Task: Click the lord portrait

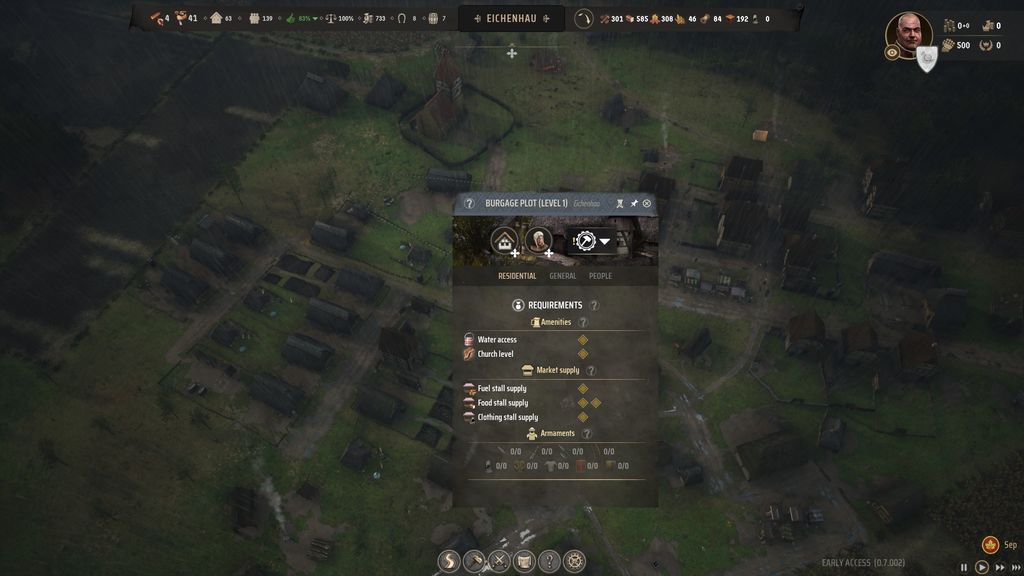Action: [x=908, y=33]
